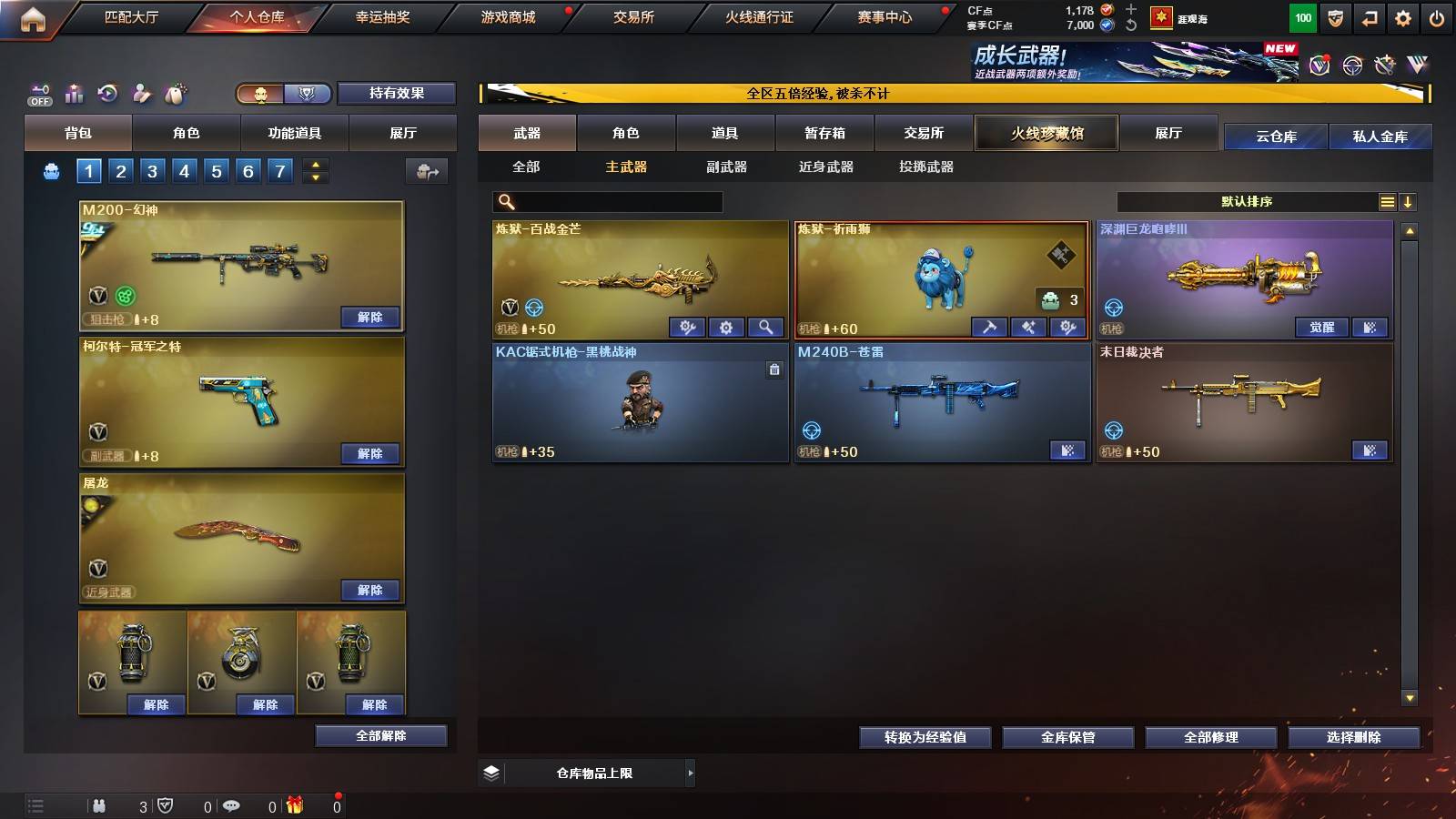
Task: Click the gift box icon in the bottom status bar
Action: click(297, 804)
